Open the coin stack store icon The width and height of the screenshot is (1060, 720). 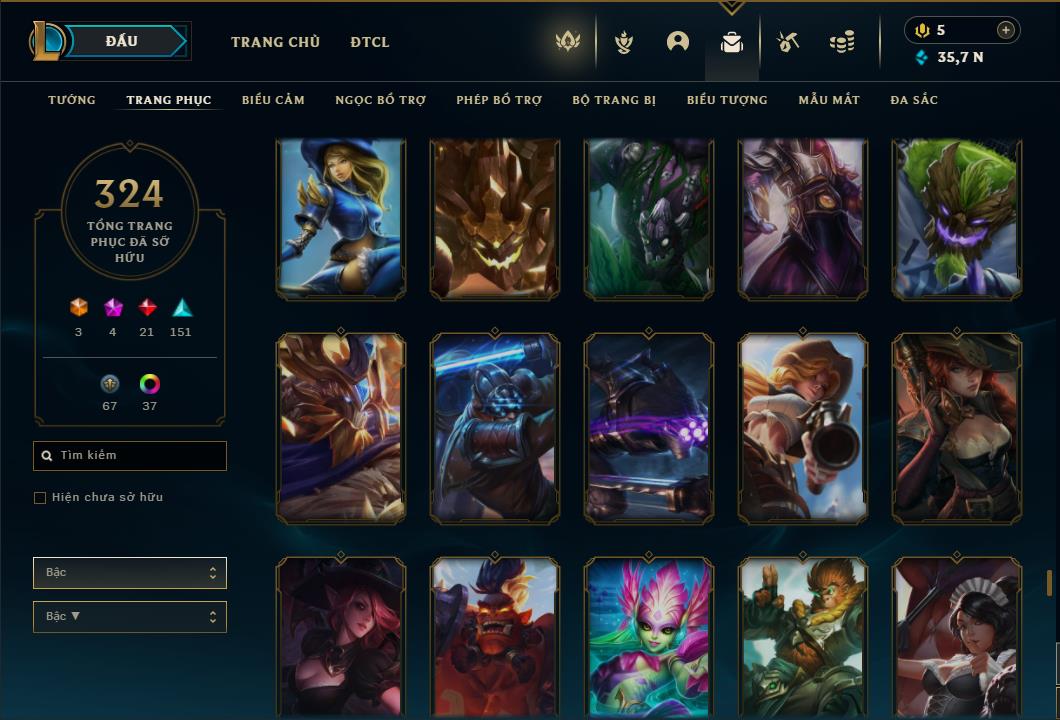click(842, 42)
